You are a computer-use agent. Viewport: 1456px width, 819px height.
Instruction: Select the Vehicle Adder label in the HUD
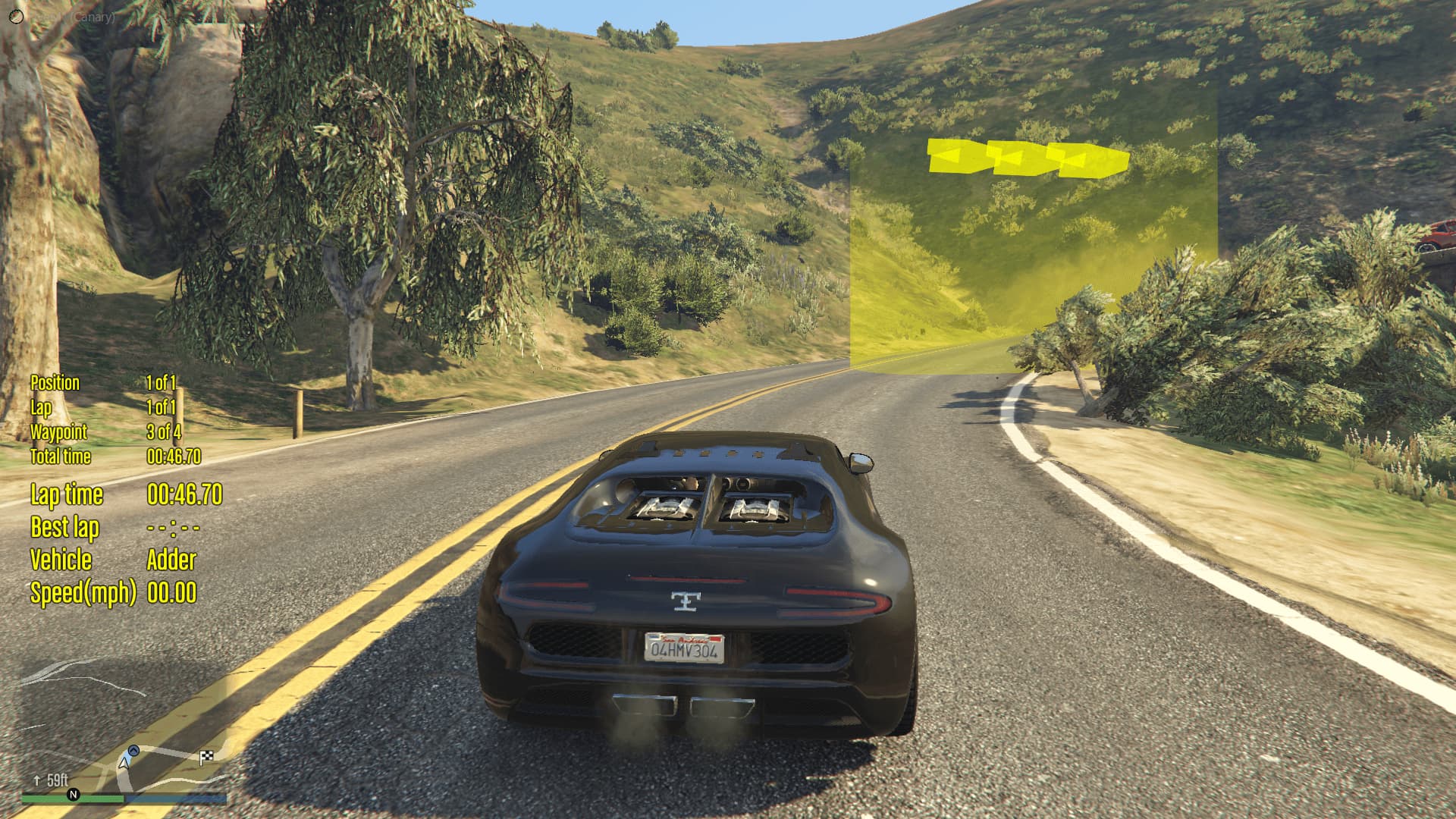click(112, 561)
